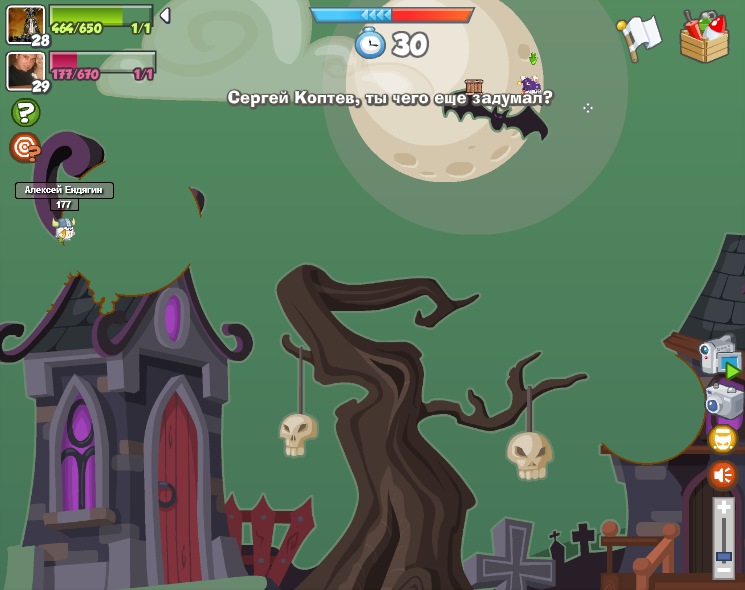Viewport: 745px width, 590px height.
Task: Select the level 29 player avatar
Action: (24, 70)
